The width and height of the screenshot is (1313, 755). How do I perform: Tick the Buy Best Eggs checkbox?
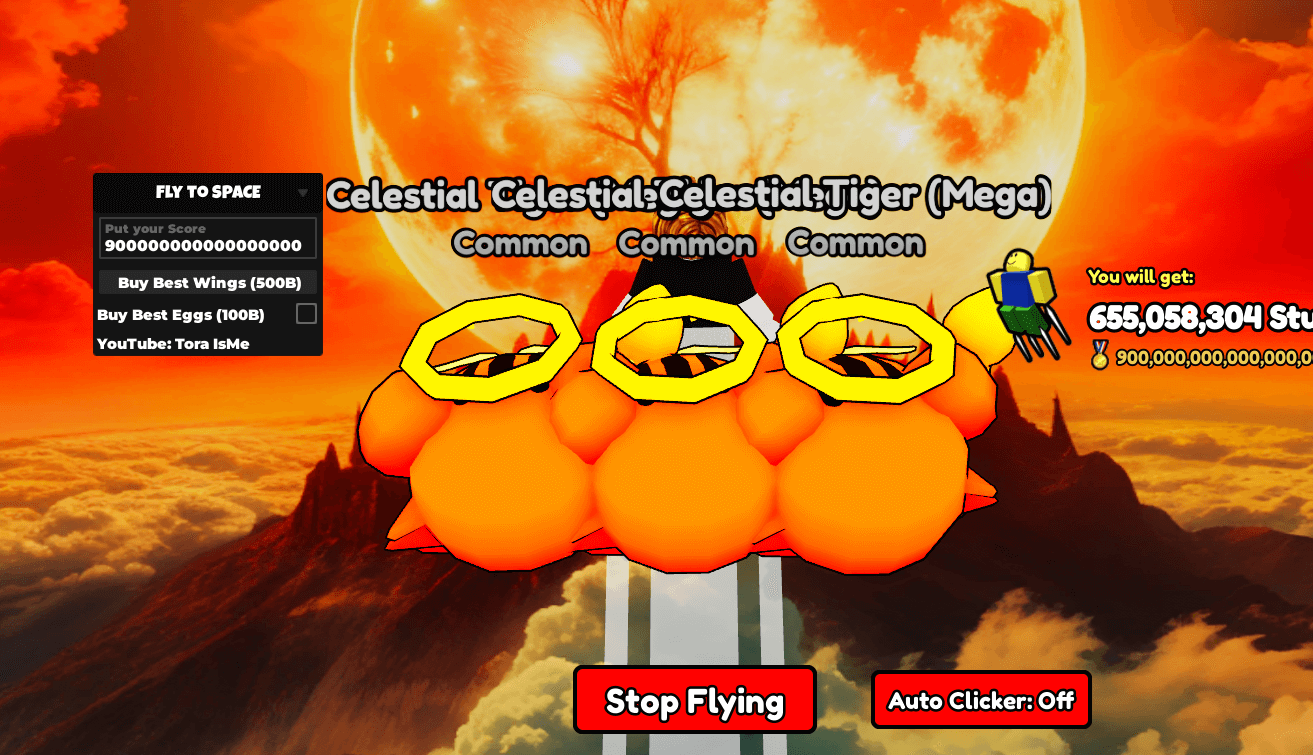point(306,314)
